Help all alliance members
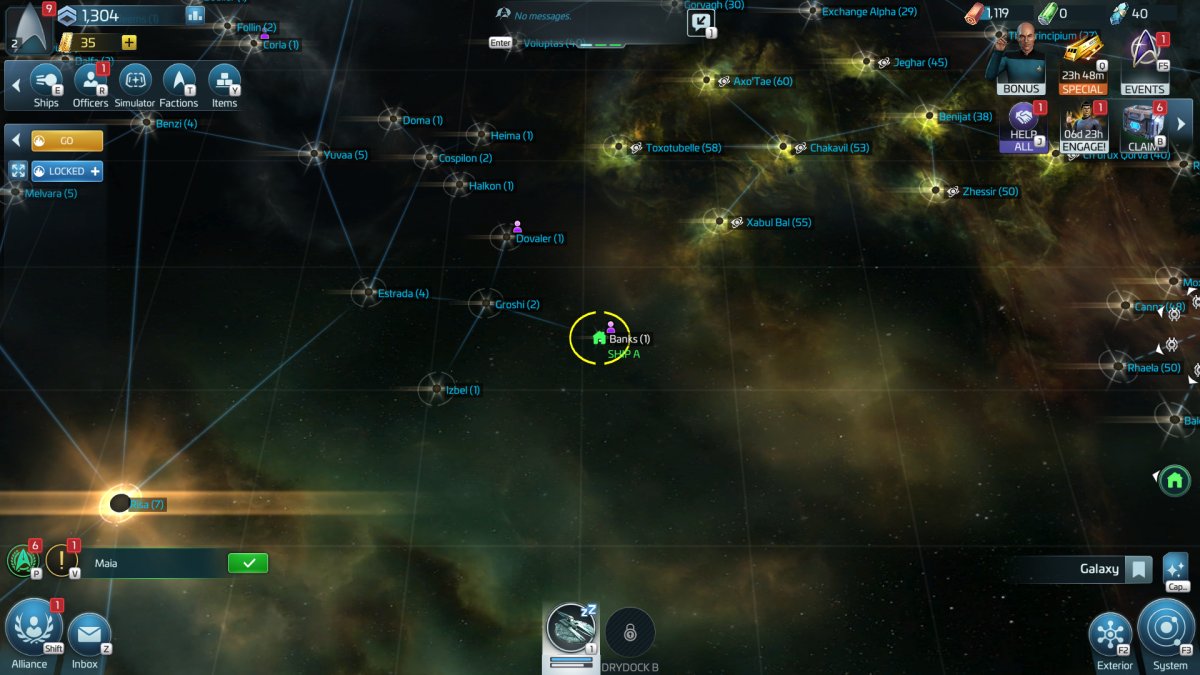 (x=1023, y=126)
